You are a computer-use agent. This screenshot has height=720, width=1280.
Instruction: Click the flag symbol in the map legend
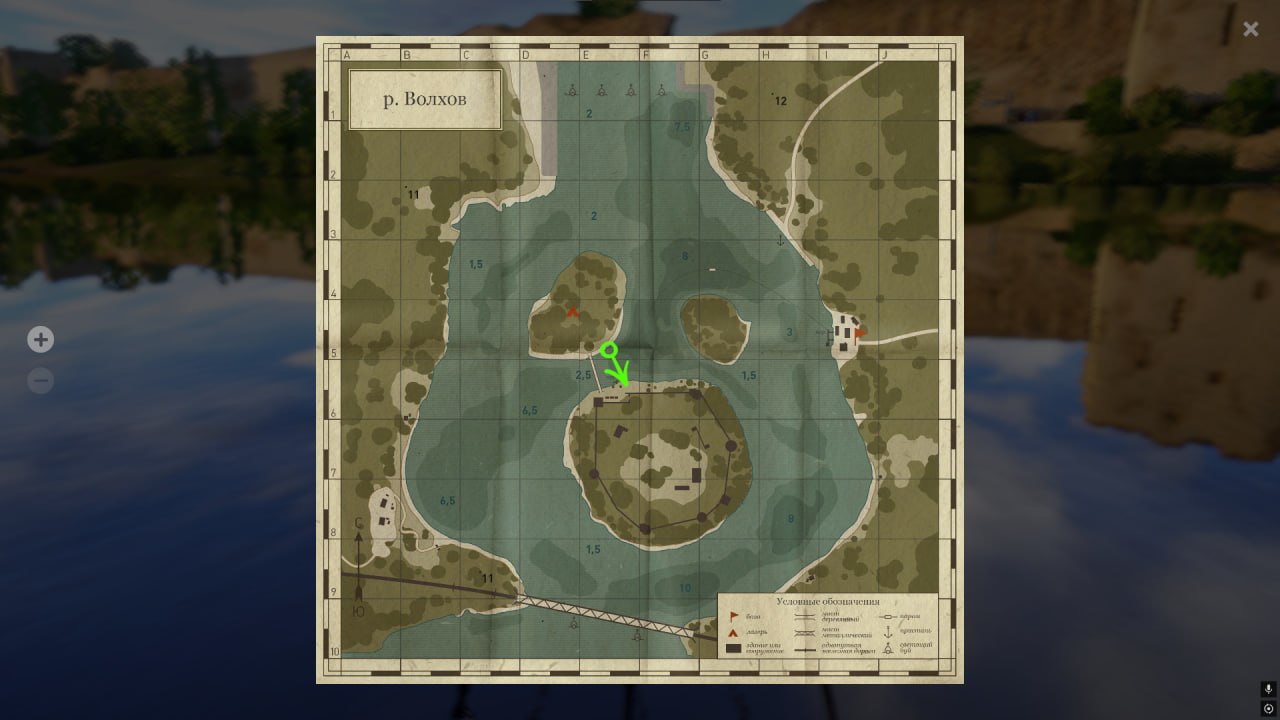(733, 615)
